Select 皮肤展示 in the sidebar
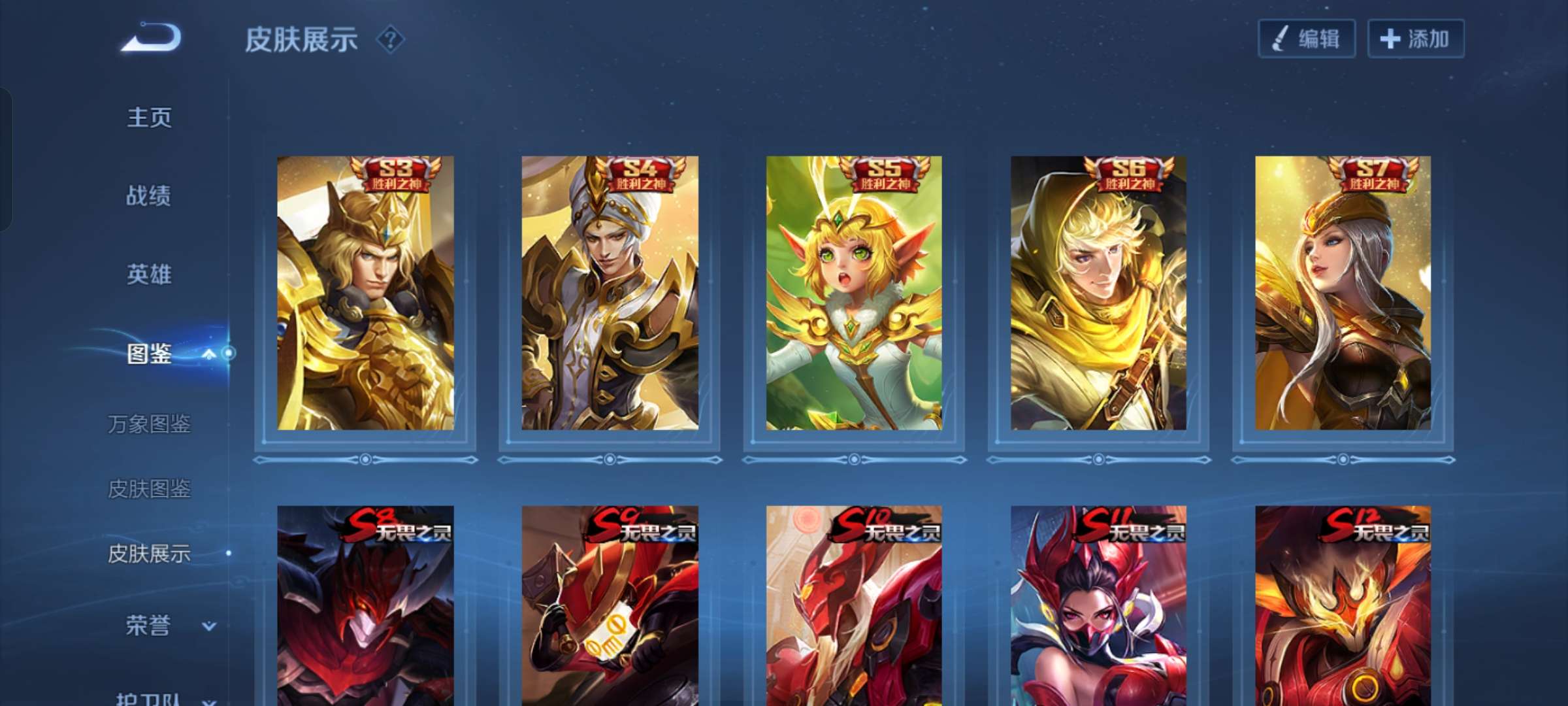 pyautogui.click(x=149, y=554)
